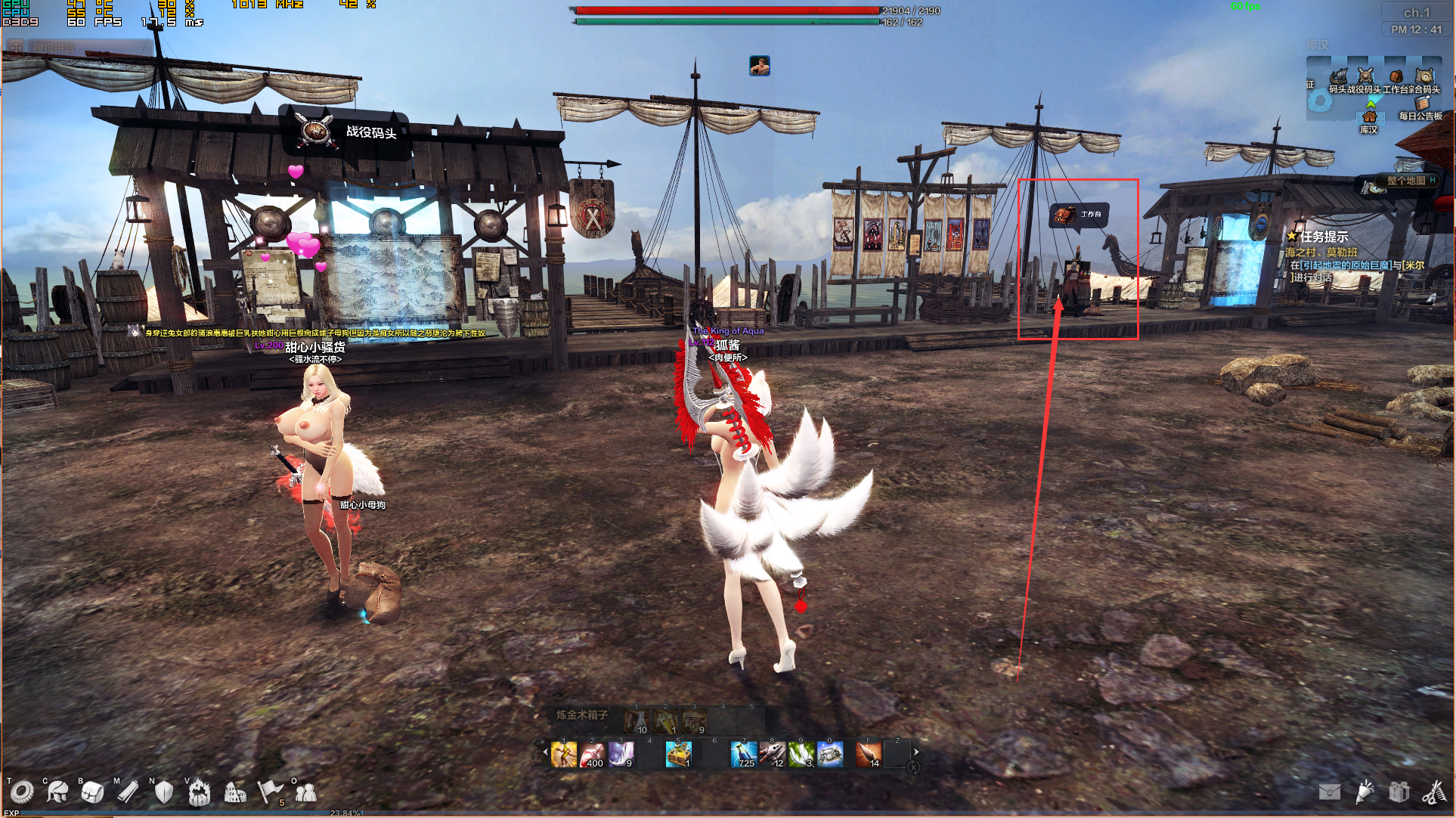
Task: Use the alchemy flask with count 10
Action: tap(637, 721)
